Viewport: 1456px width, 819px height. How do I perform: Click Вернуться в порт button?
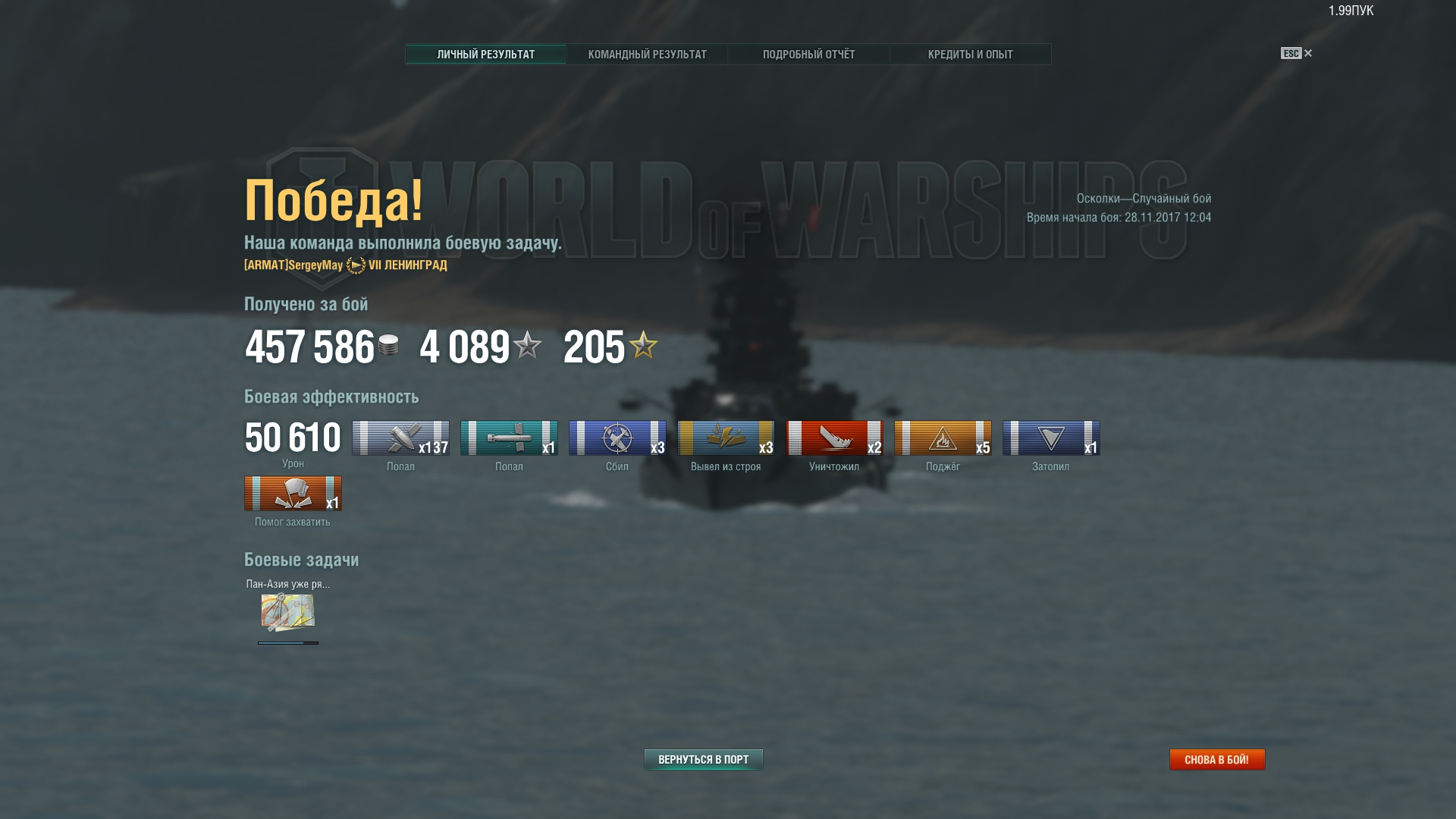pos(703,759)
